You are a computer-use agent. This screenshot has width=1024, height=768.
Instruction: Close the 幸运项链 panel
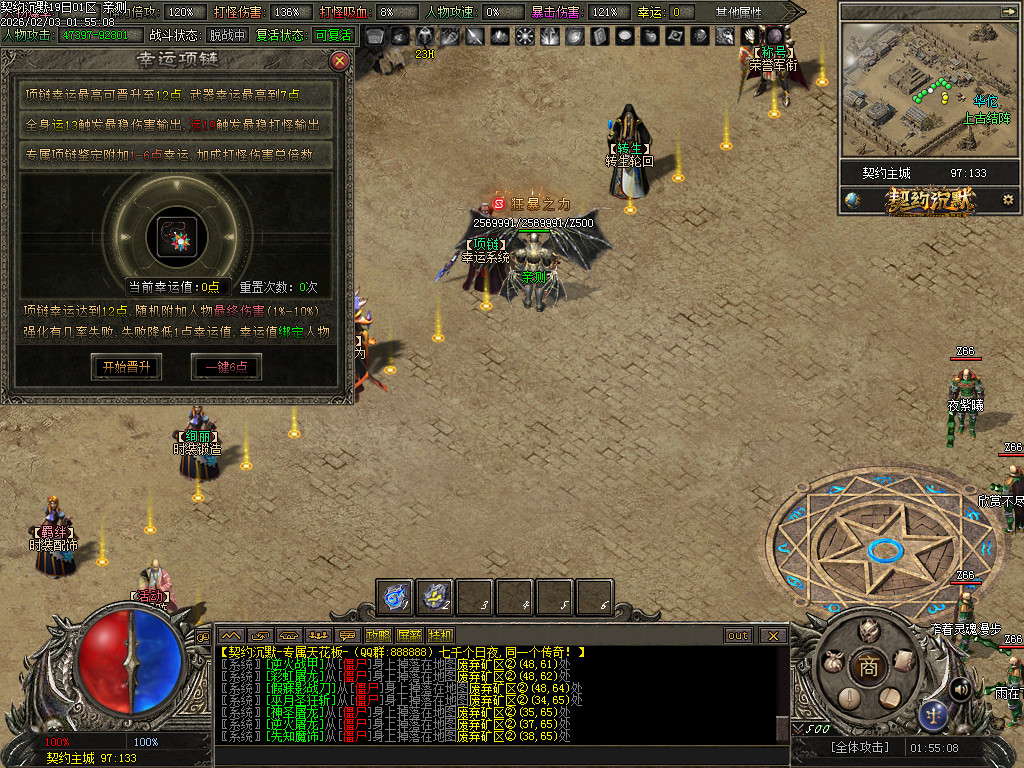pyautogui.click(x=340, y=61)
